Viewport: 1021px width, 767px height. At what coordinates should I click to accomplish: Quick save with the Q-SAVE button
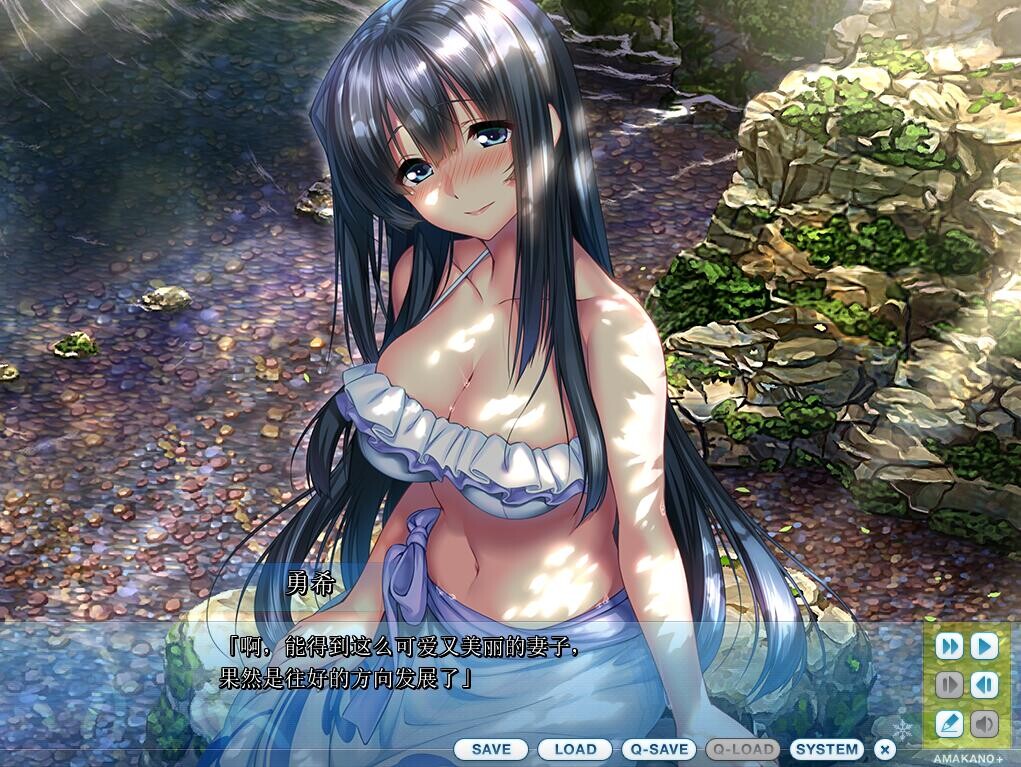tap(659, 749)
